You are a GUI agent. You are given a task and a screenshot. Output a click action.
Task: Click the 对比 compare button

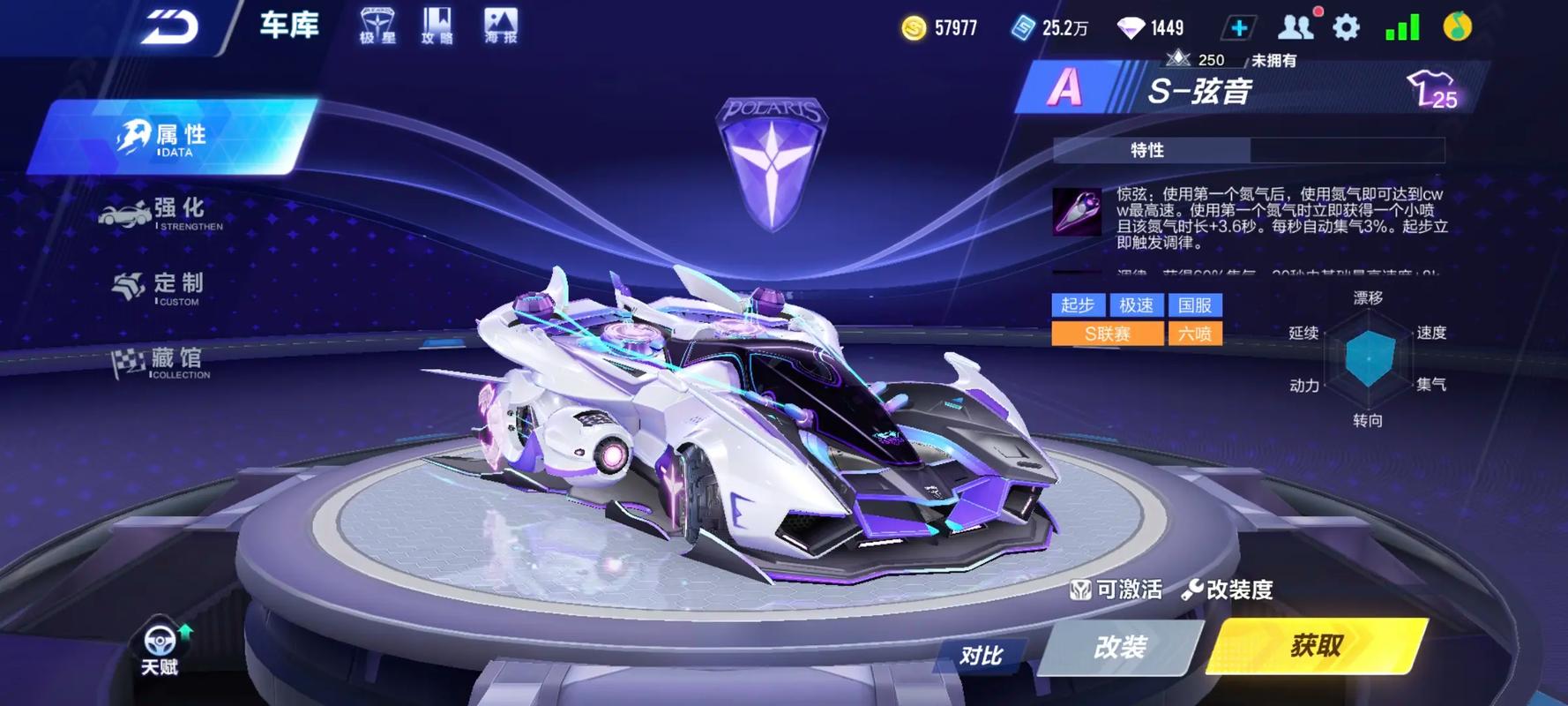[x=981, y=655]
